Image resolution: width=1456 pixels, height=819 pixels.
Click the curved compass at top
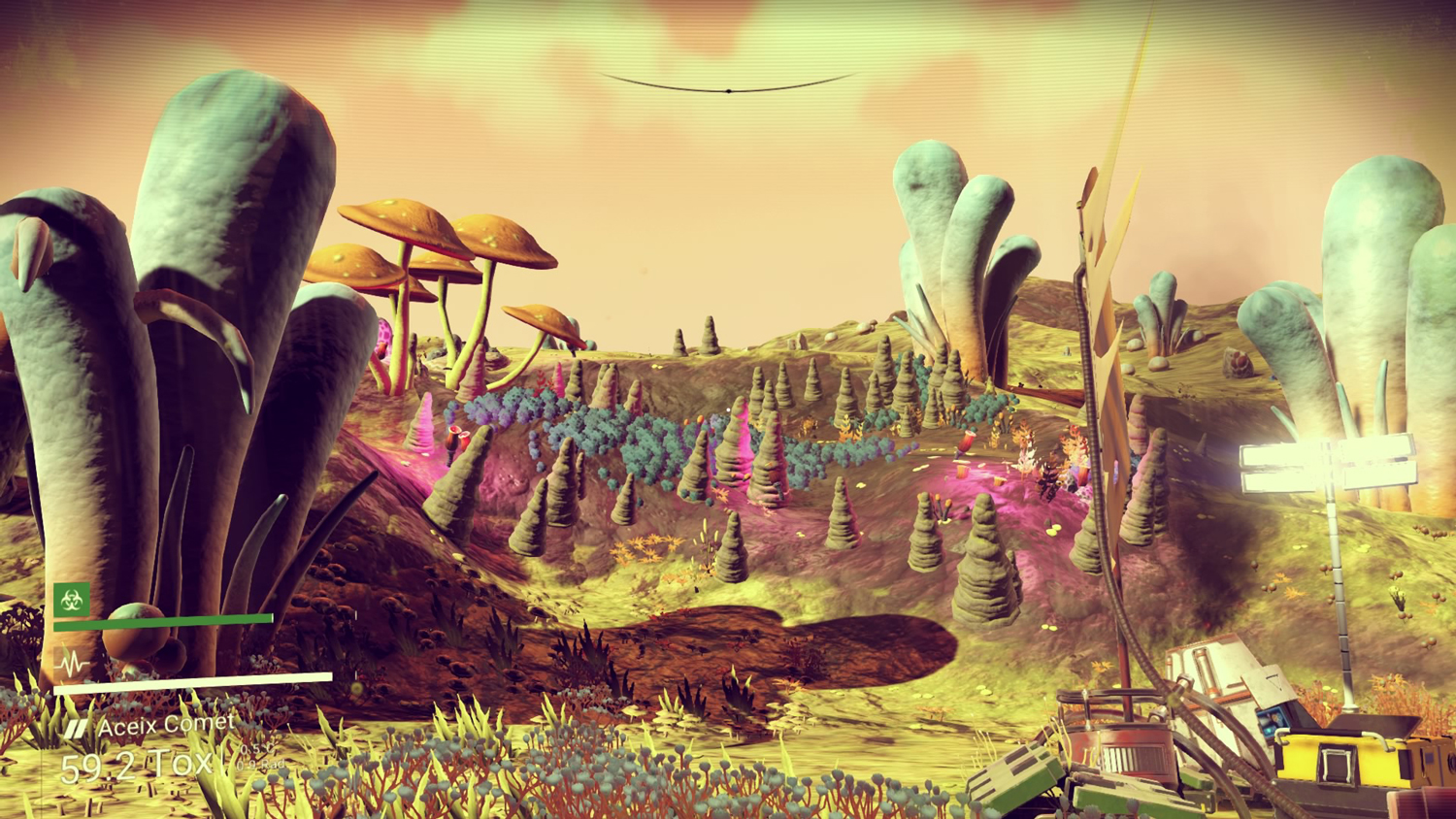click(x=728, y=86)
